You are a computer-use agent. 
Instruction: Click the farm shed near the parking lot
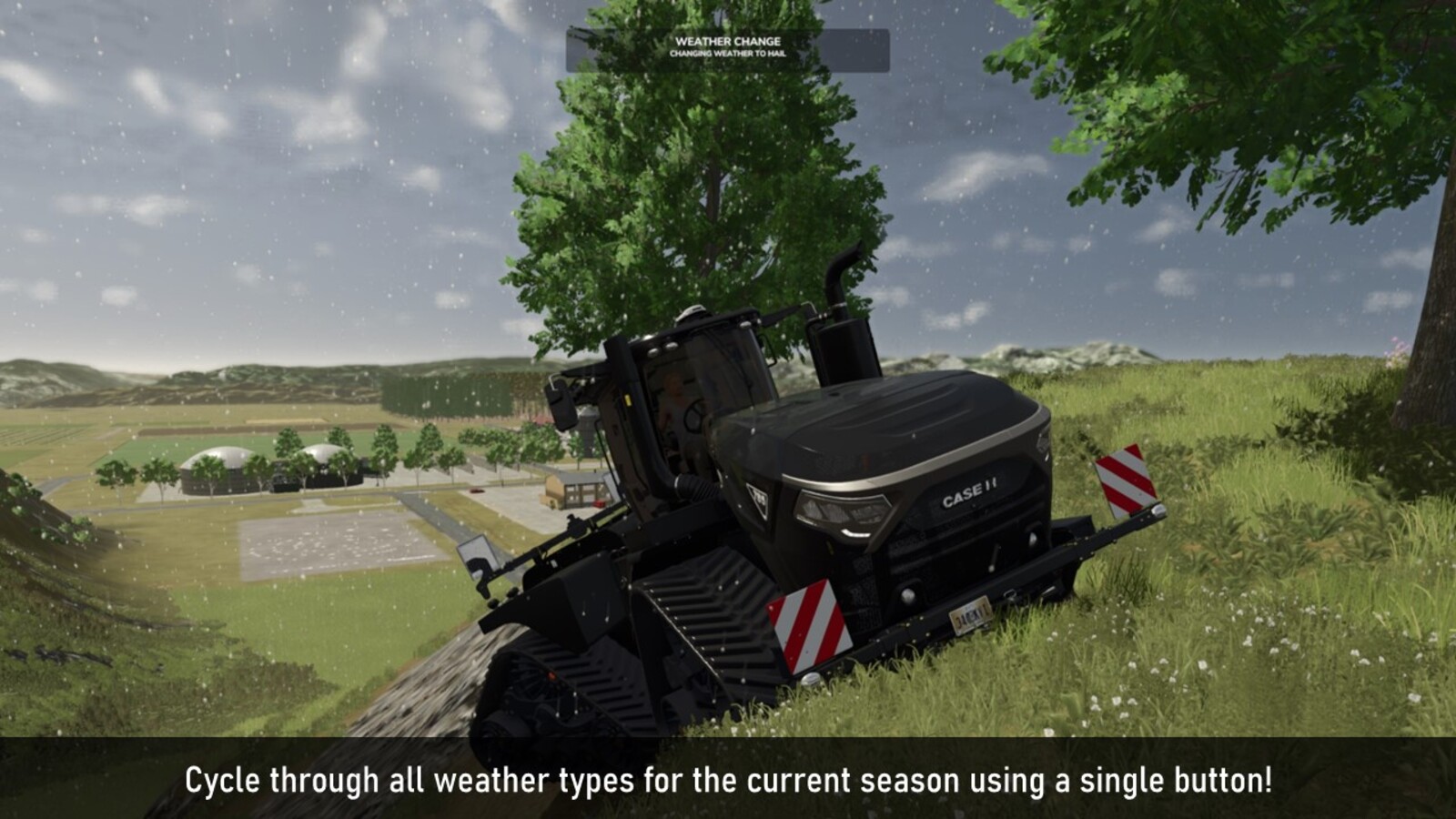(x=574, y=487)
